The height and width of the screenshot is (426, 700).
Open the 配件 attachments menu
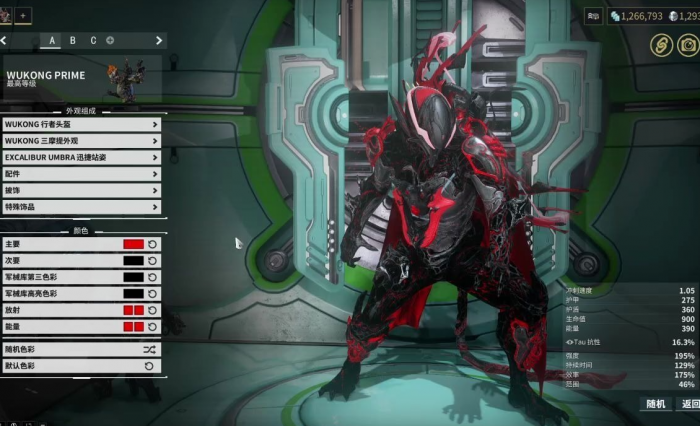pos(81,174)
